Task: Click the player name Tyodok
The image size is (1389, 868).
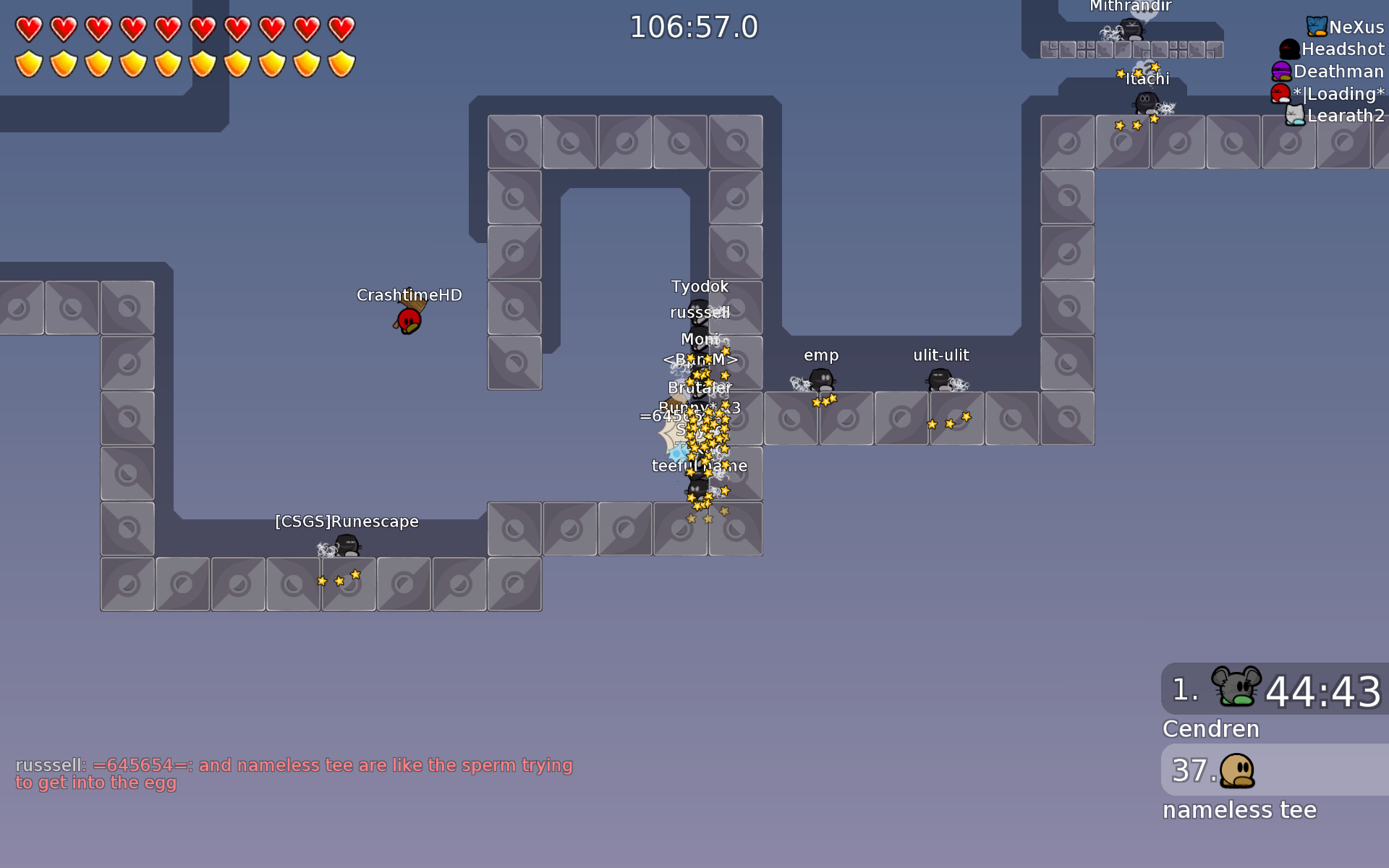Action: pyautogui.click(x=699, y=286)
